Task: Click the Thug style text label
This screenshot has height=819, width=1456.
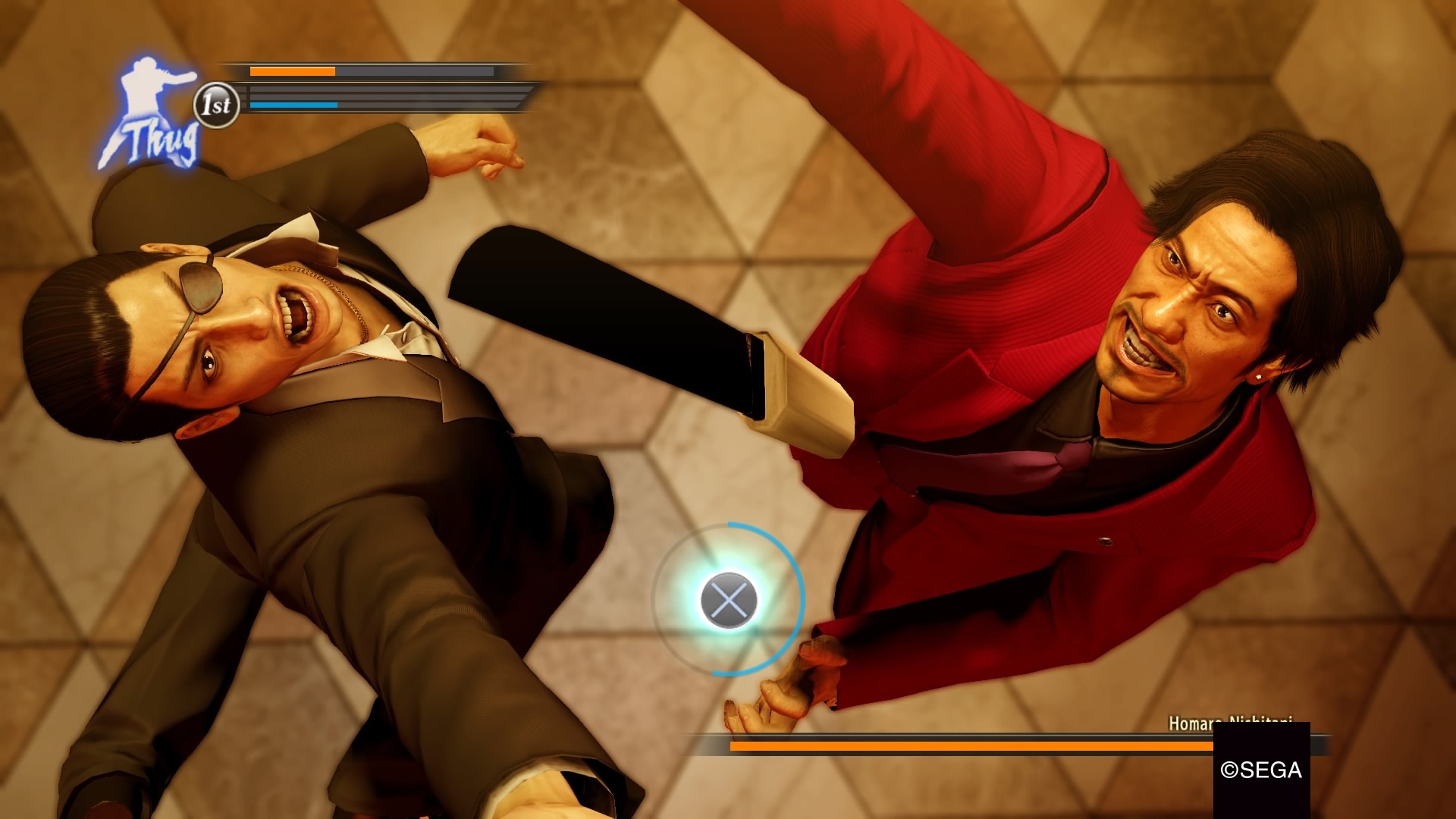Action: [x=159, y=140]
